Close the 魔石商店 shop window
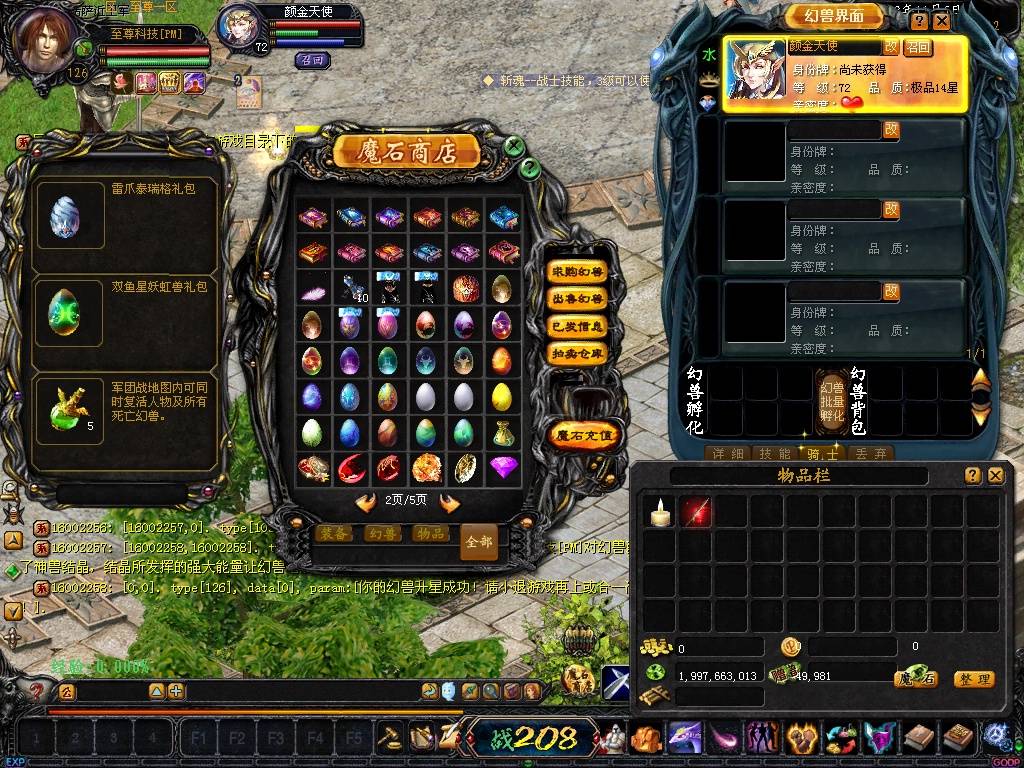The image size is (1024, 768). 514,146
